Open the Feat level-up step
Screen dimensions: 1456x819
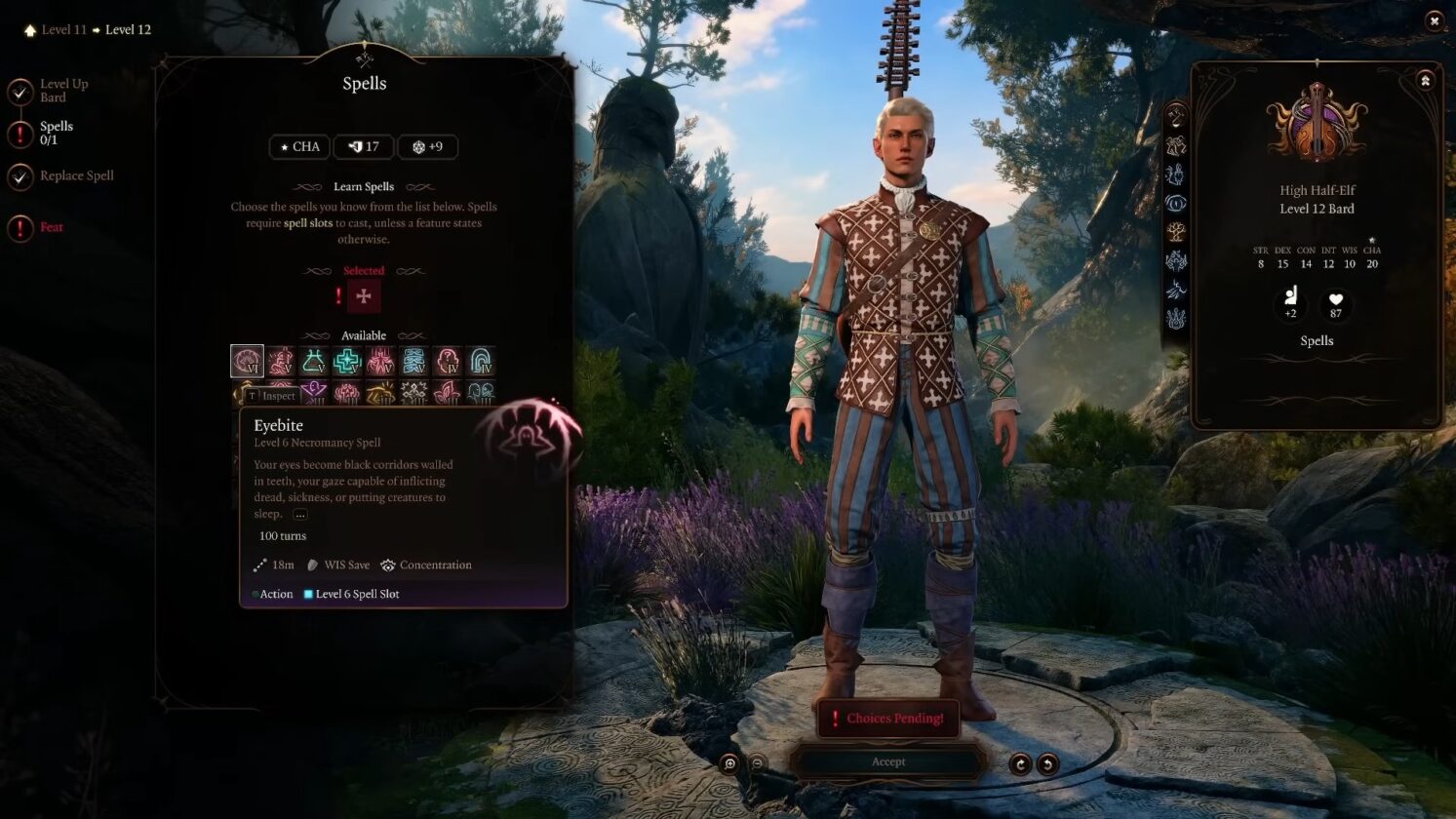(x=51, y=227)
